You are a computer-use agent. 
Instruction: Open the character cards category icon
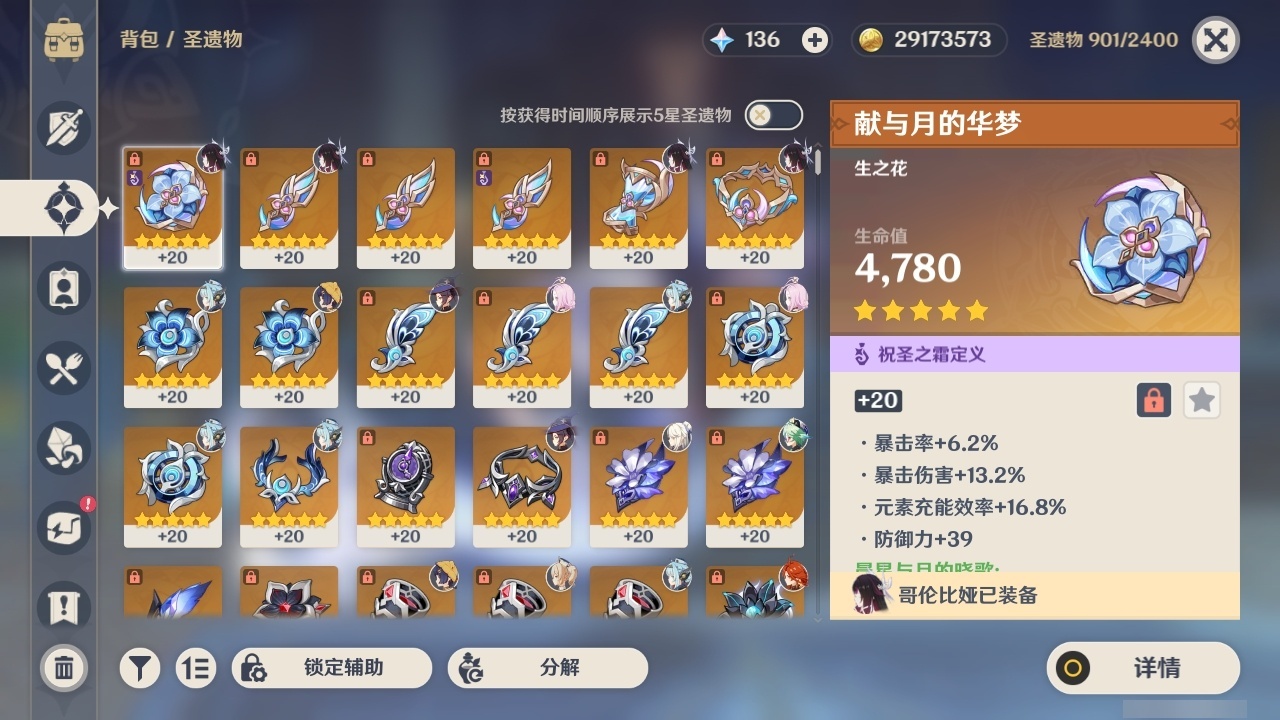coord(62,288)
